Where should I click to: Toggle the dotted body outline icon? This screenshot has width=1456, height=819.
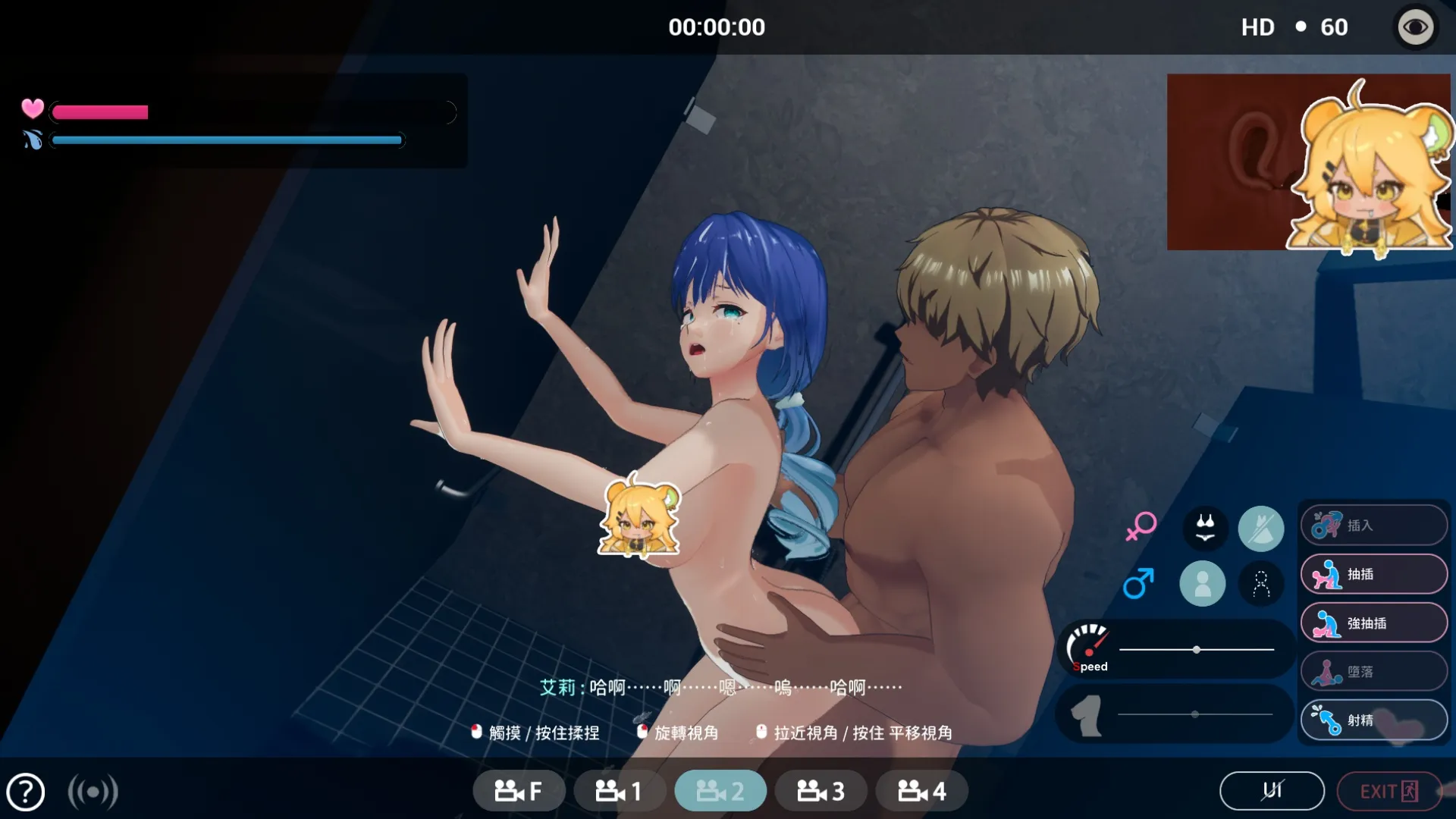(x=1261, y=583)
